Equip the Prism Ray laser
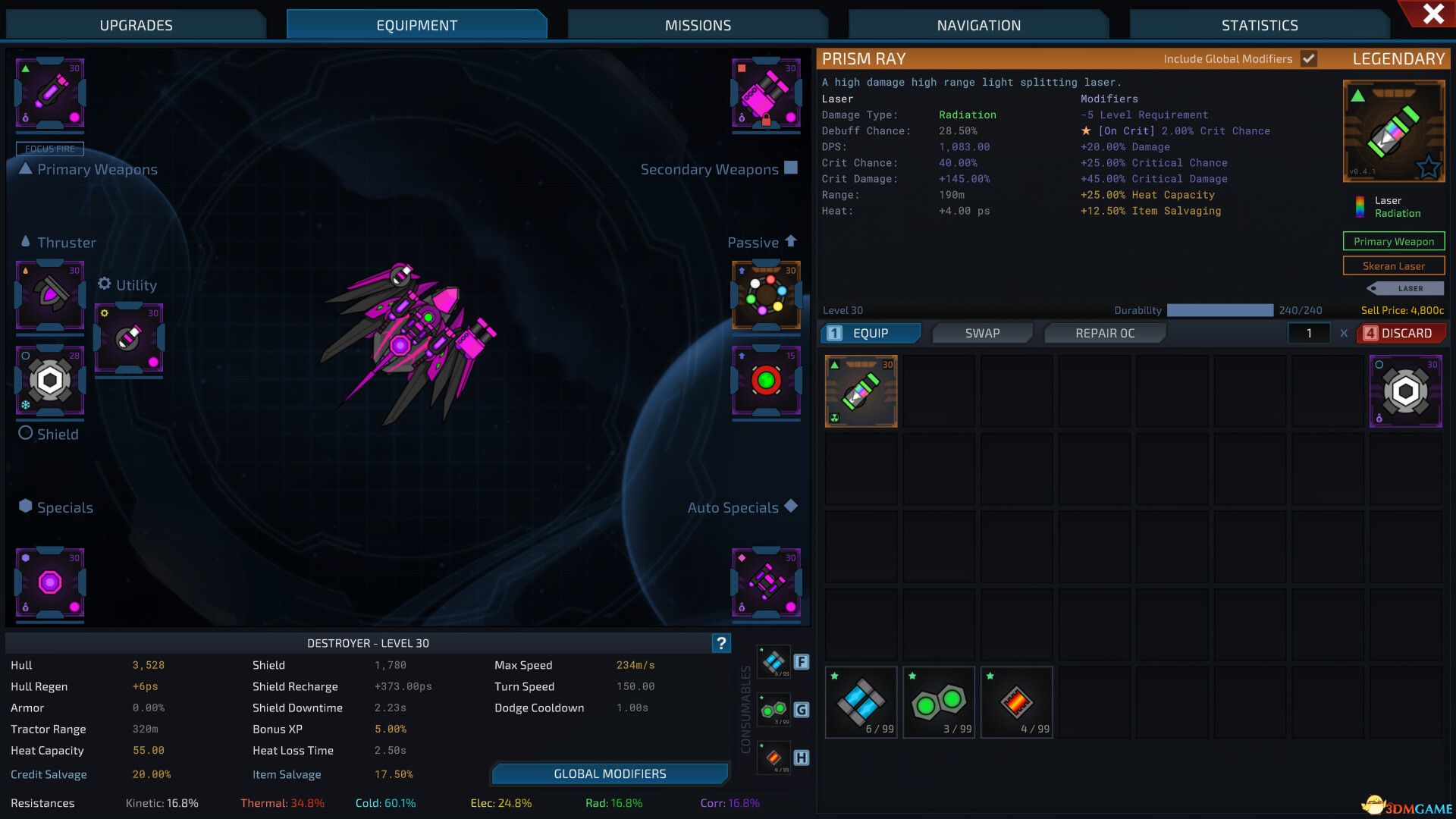Image resolution: width=1456 pixels, height=819 pixels. [871, 333]
